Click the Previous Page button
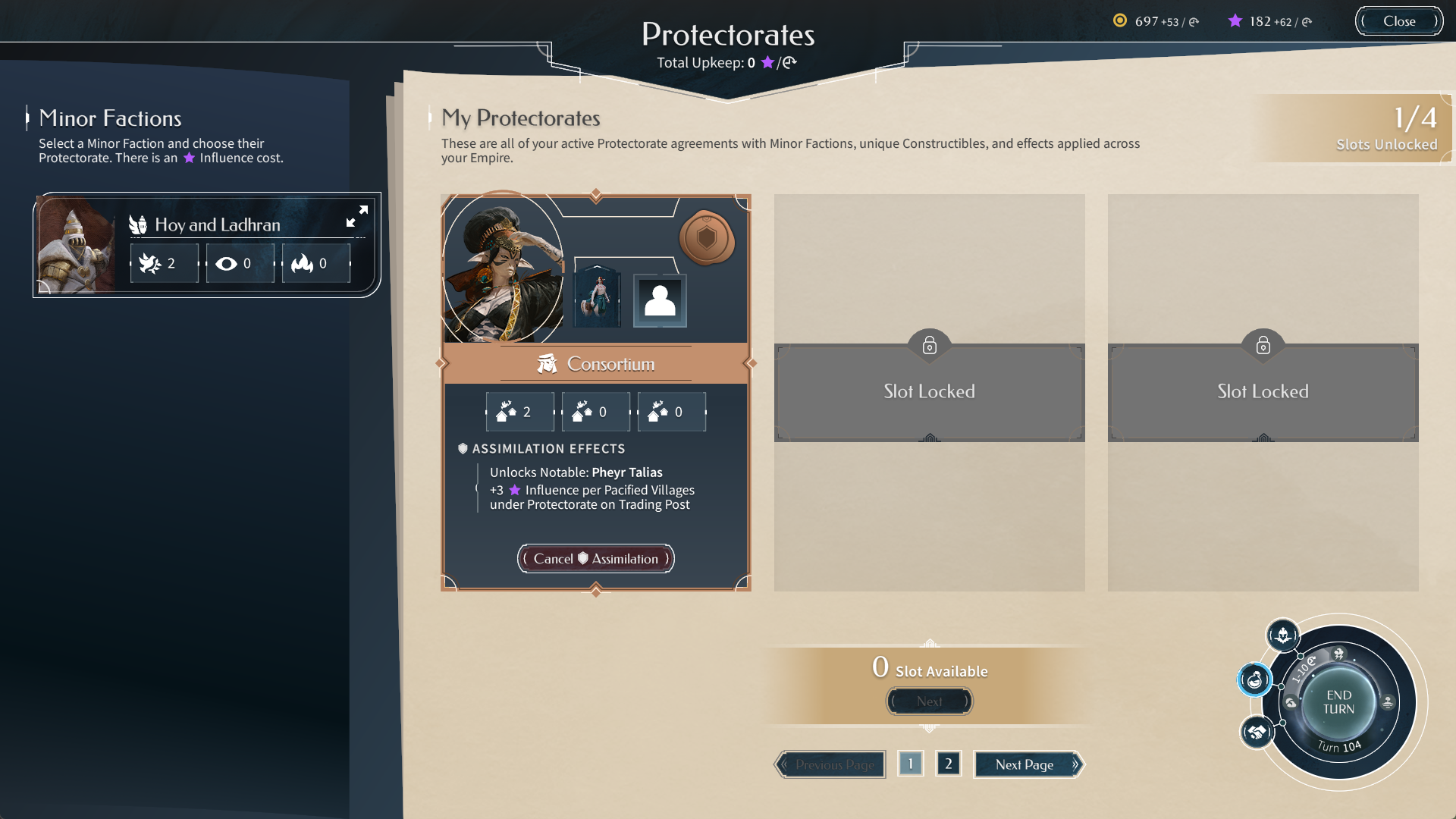The image size is (1456, 819). 830,764
